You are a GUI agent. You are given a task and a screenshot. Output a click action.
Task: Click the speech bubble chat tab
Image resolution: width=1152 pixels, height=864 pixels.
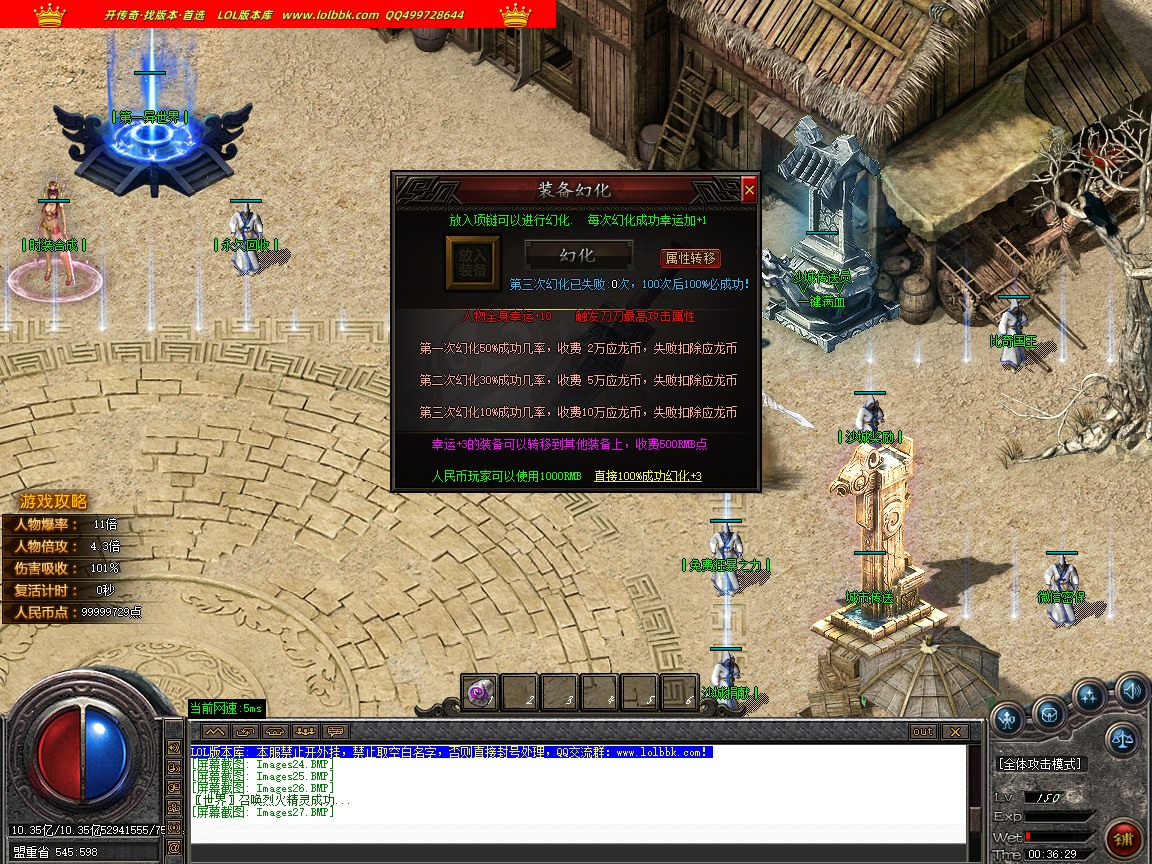point(335,732)
